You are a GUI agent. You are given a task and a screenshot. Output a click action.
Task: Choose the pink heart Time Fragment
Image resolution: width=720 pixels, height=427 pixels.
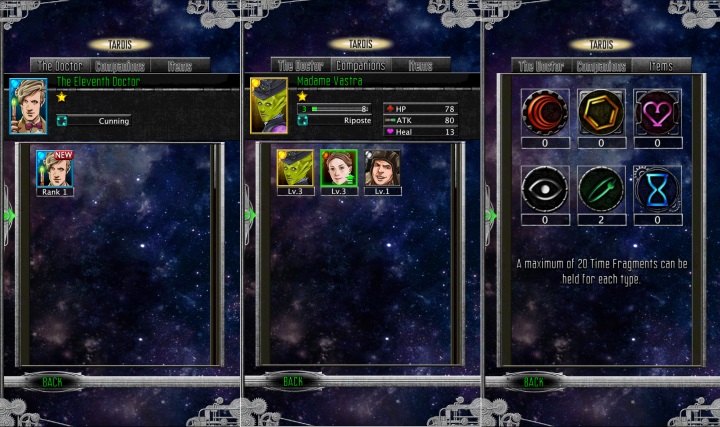658,111
